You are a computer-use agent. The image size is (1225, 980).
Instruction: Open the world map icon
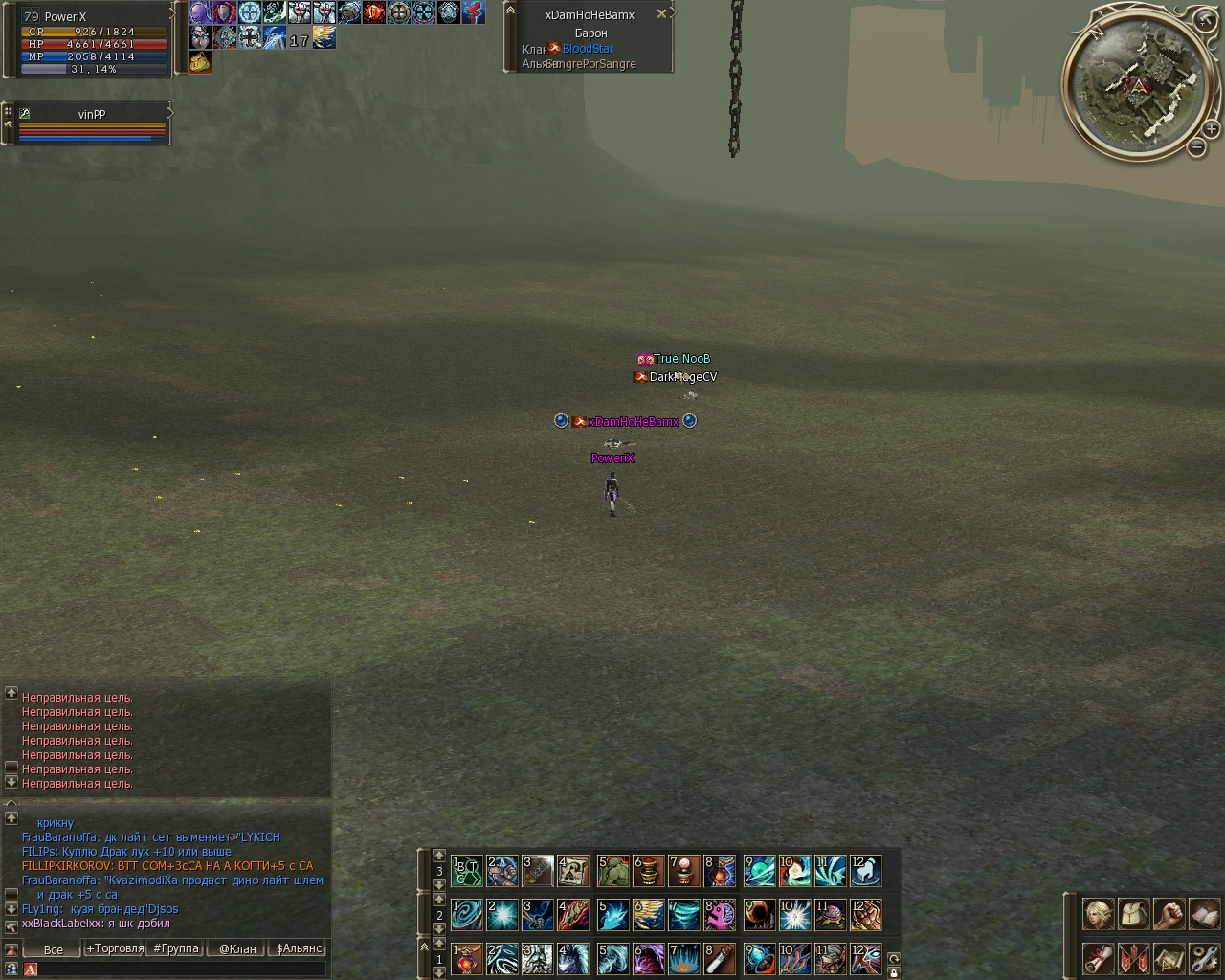point(1169,958)
